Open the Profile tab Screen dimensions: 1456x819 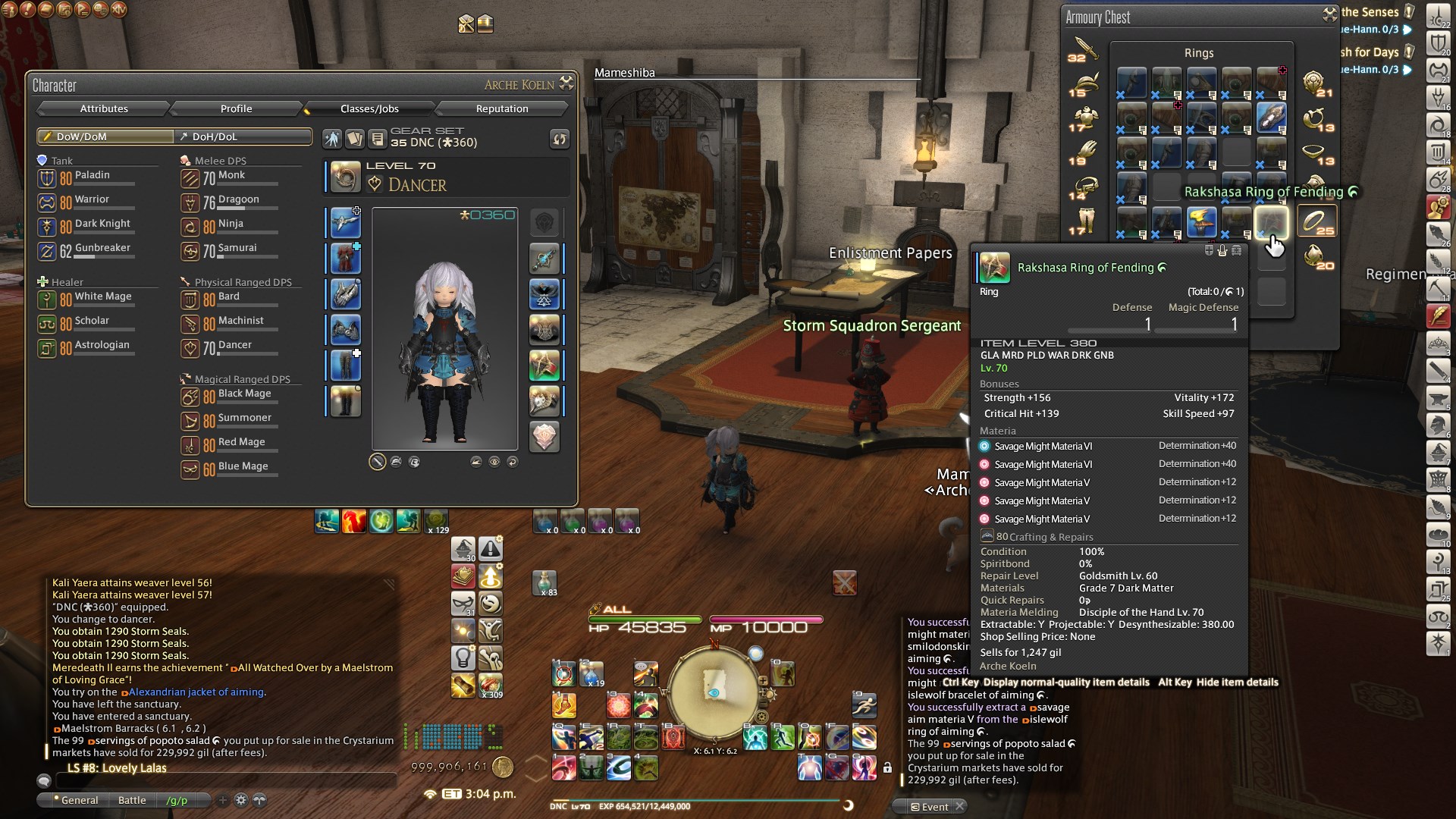[x=236, y=108]
